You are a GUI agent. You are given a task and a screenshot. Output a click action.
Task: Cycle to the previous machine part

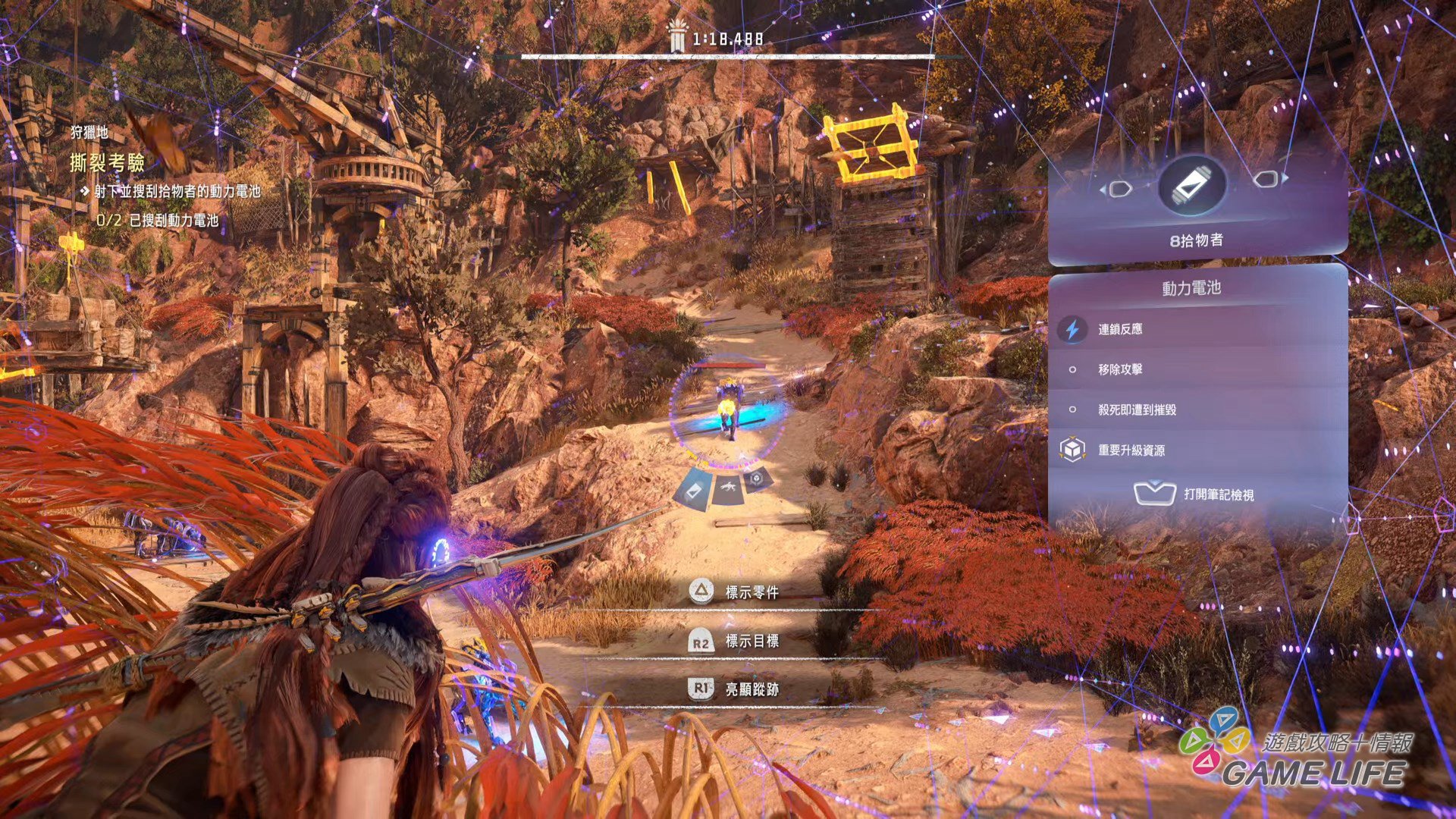(1118, 188)
